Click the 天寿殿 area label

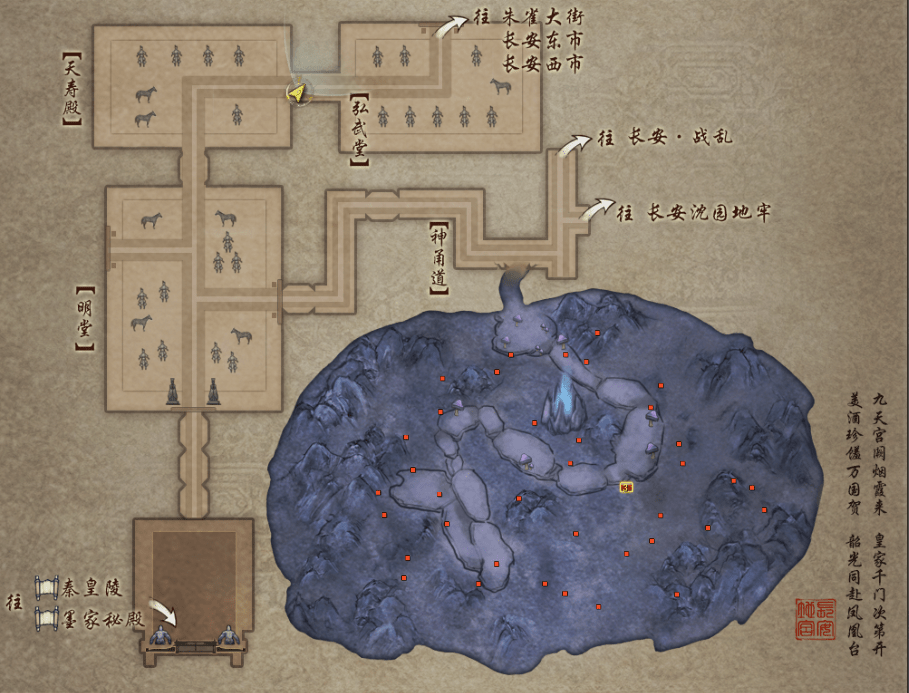point(71,90)
